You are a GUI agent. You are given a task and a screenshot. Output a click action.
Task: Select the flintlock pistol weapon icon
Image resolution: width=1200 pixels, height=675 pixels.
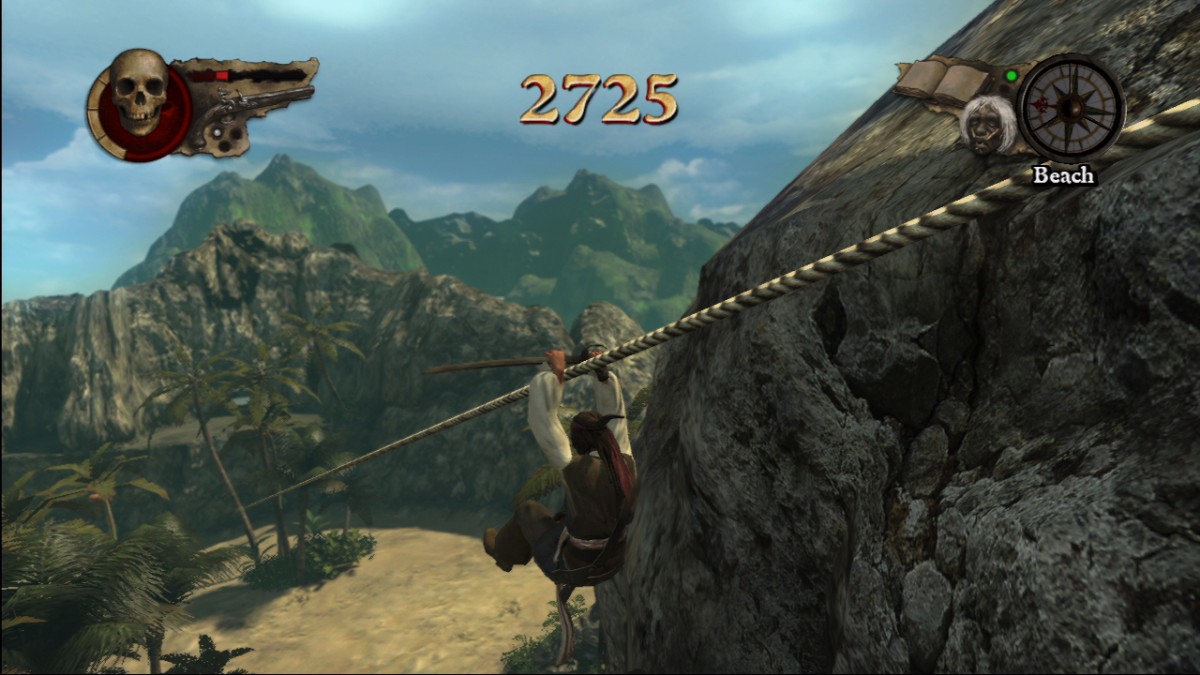250,112
